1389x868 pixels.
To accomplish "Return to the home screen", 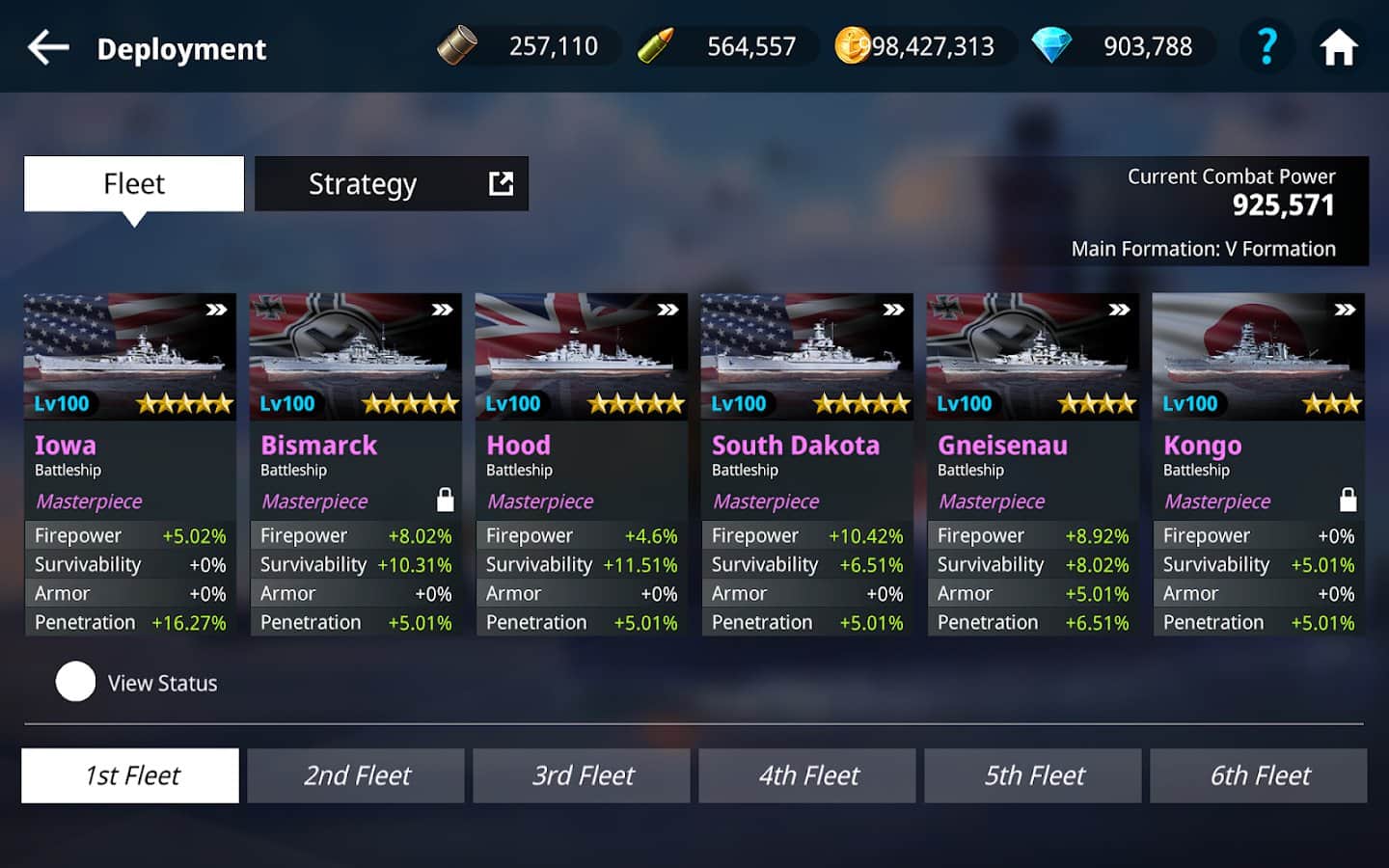I will [1339, 47].
